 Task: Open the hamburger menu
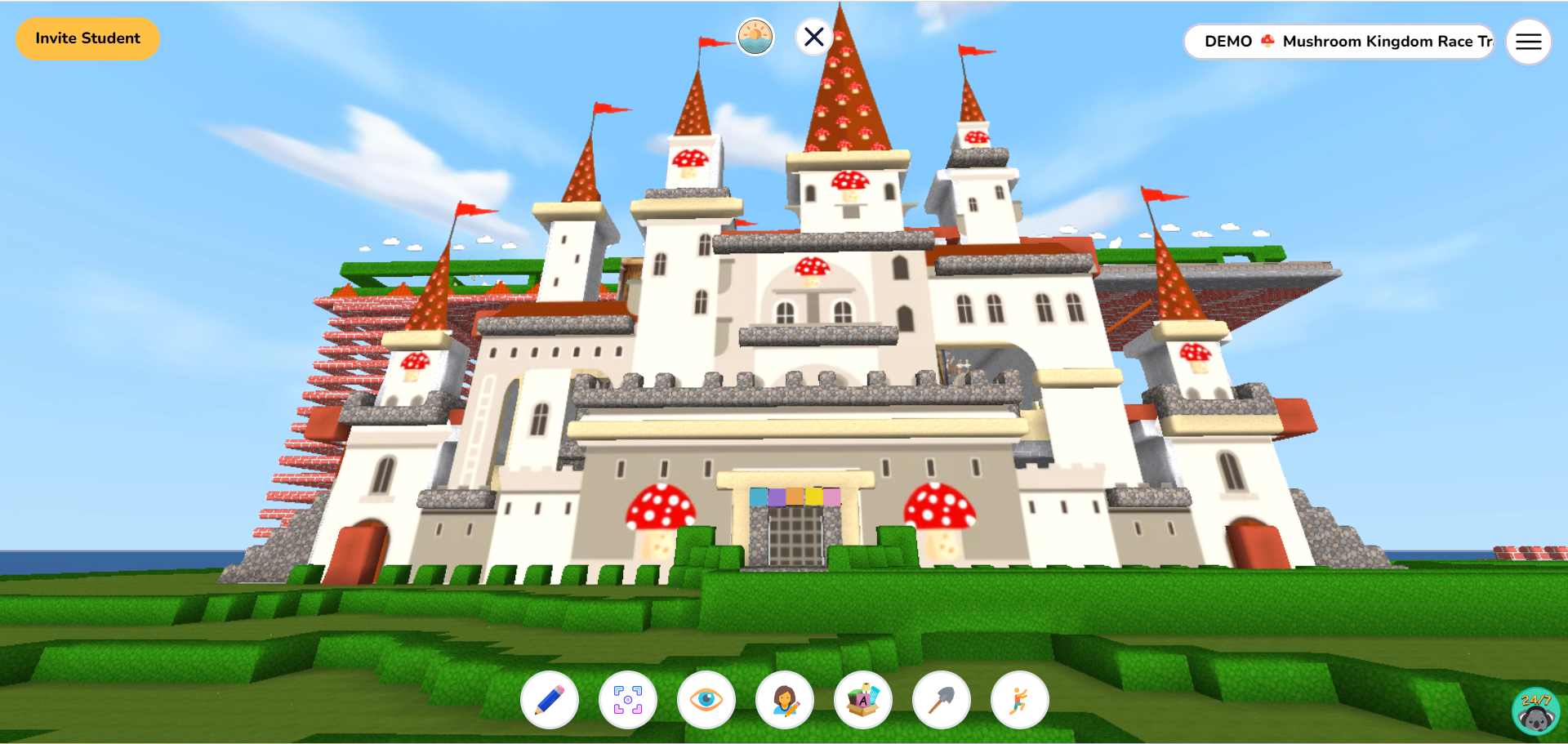(x=1528, y=42)
